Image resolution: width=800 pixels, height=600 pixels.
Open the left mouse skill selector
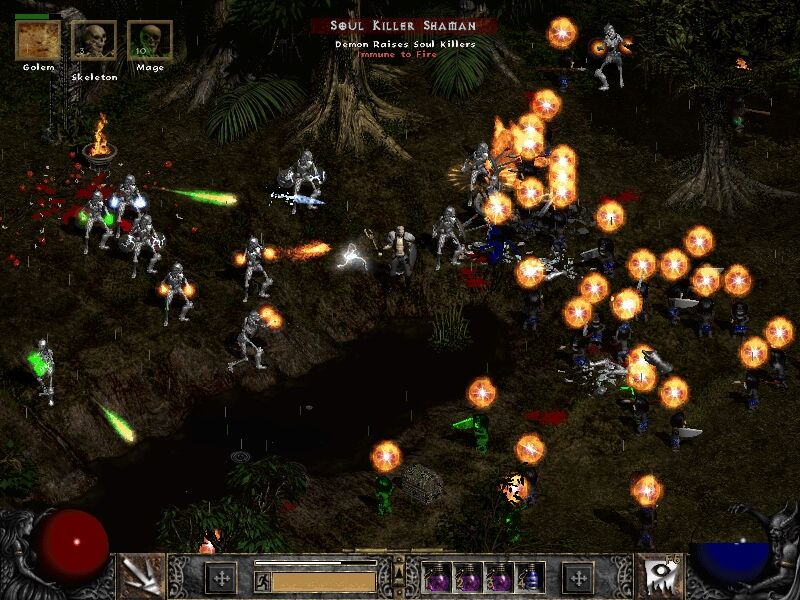click(141, 576)
